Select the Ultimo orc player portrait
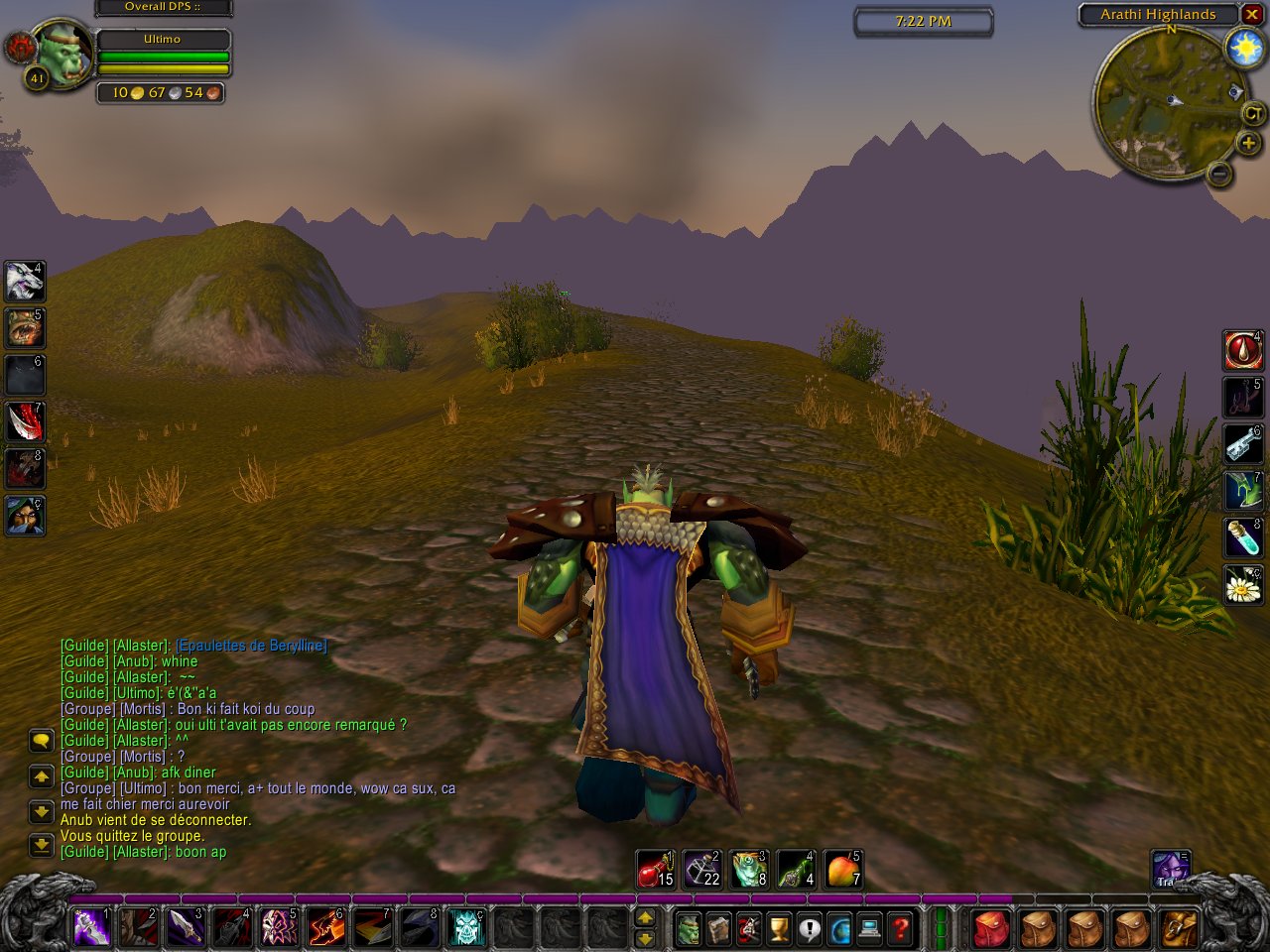1270x952 pixels. 63,55
